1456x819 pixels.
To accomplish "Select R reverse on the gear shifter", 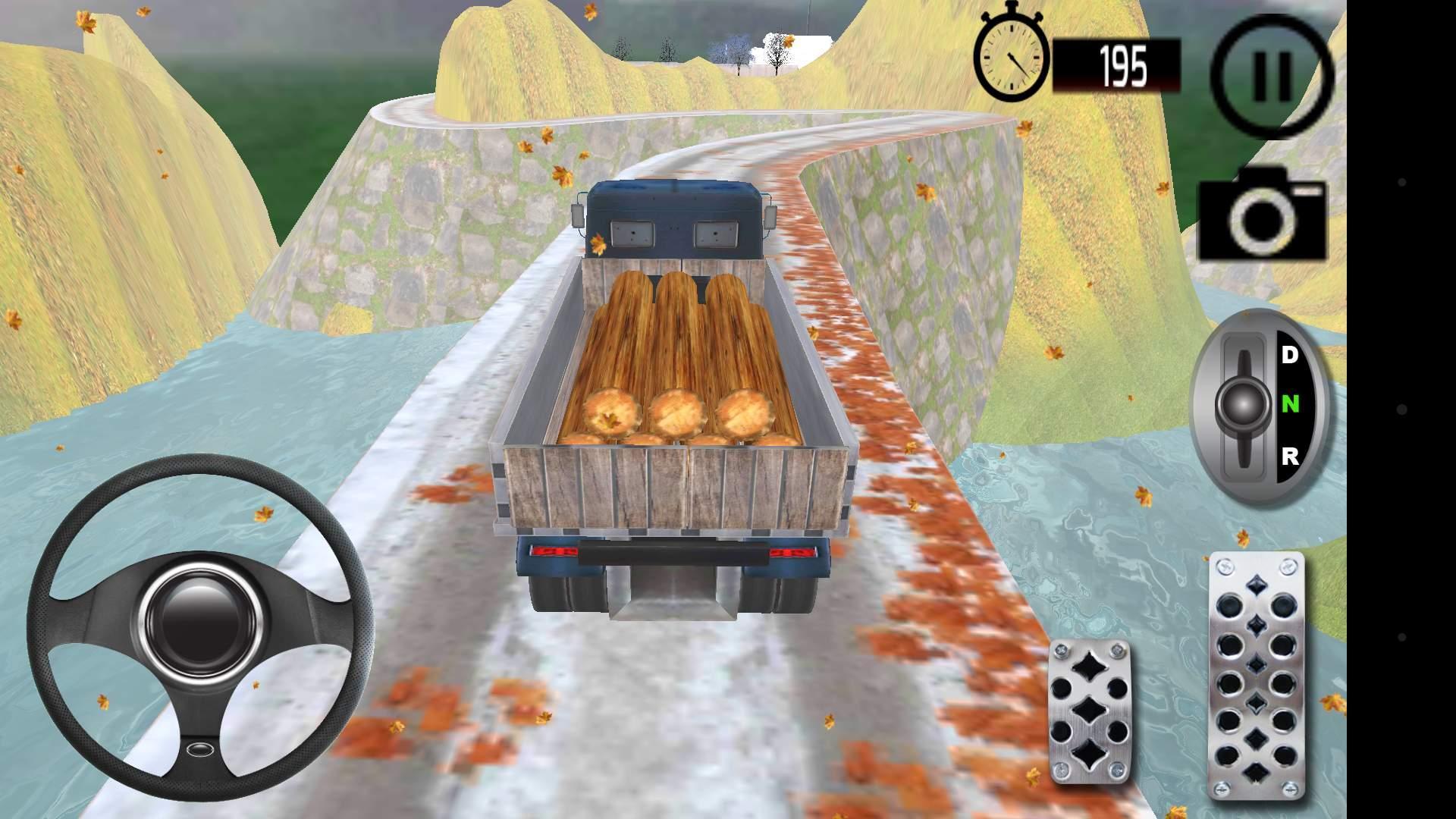I will click(1289, 457).
